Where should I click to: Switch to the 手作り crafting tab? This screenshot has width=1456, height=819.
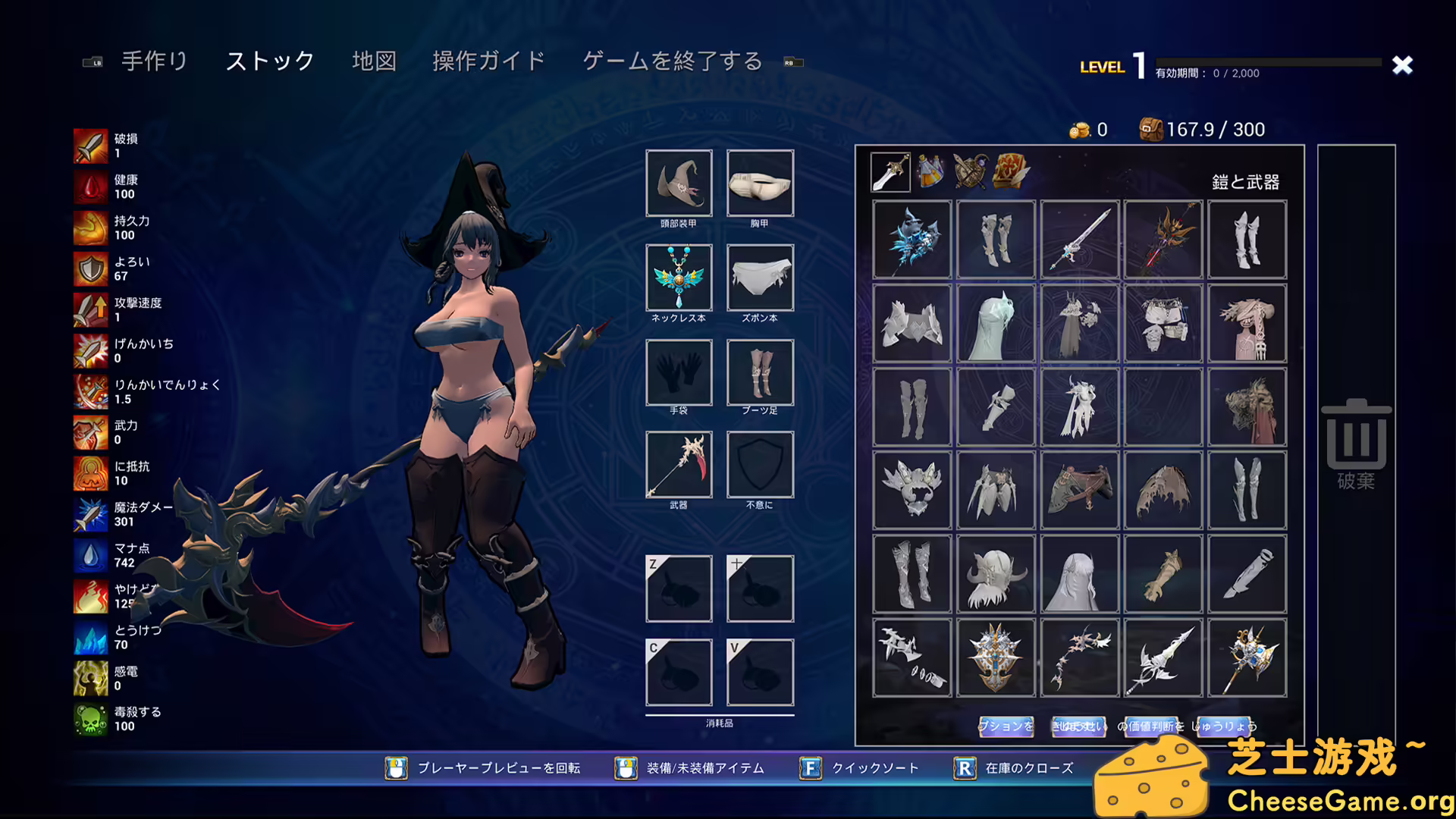pyautogui.click(x=154, y=61)
